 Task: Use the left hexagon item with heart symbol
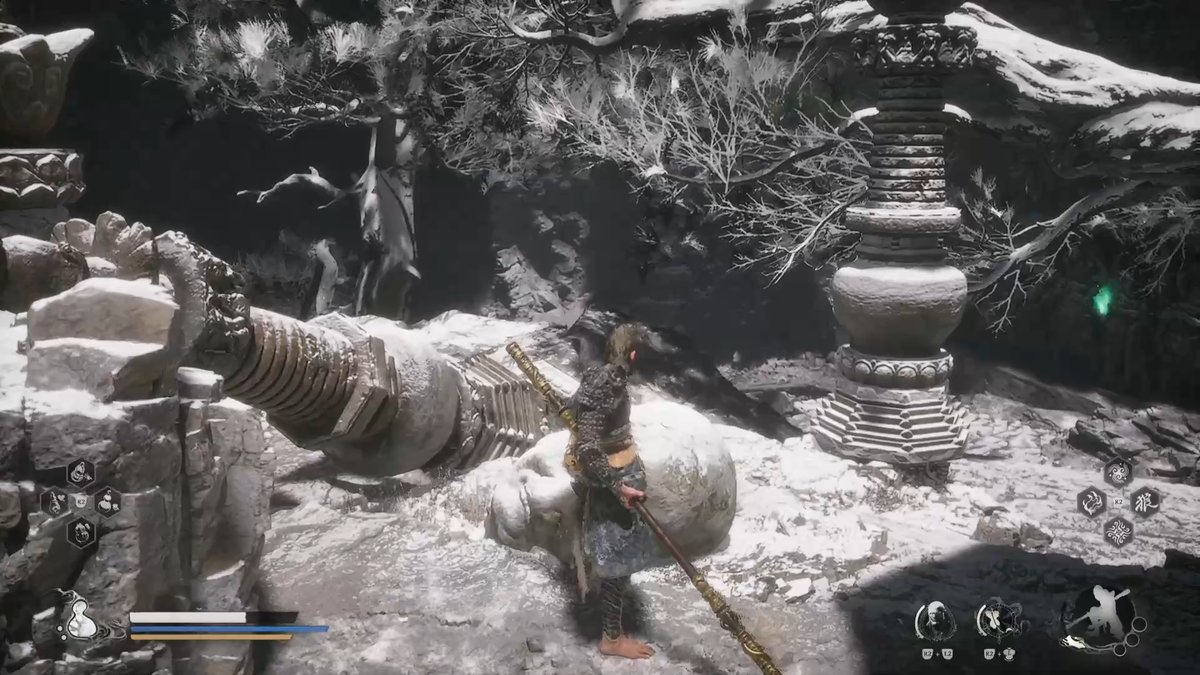tap(55, 501)
